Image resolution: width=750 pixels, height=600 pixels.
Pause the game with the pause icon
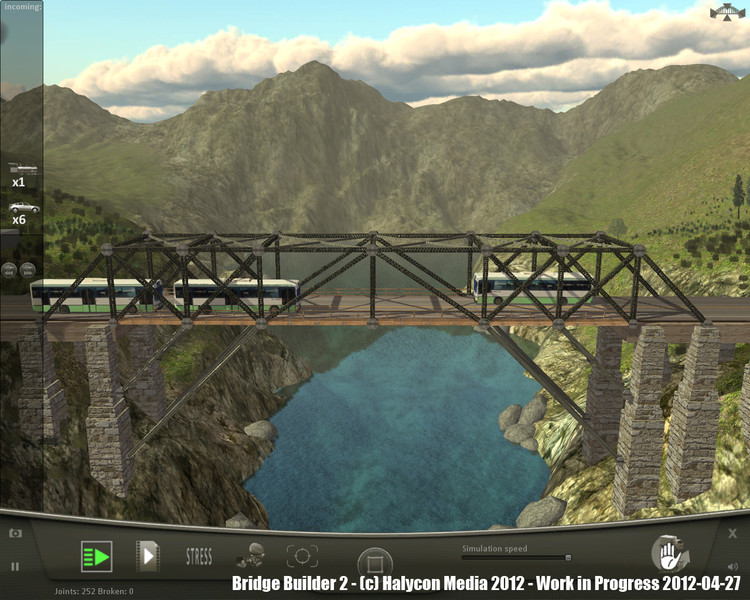(15, 566)
